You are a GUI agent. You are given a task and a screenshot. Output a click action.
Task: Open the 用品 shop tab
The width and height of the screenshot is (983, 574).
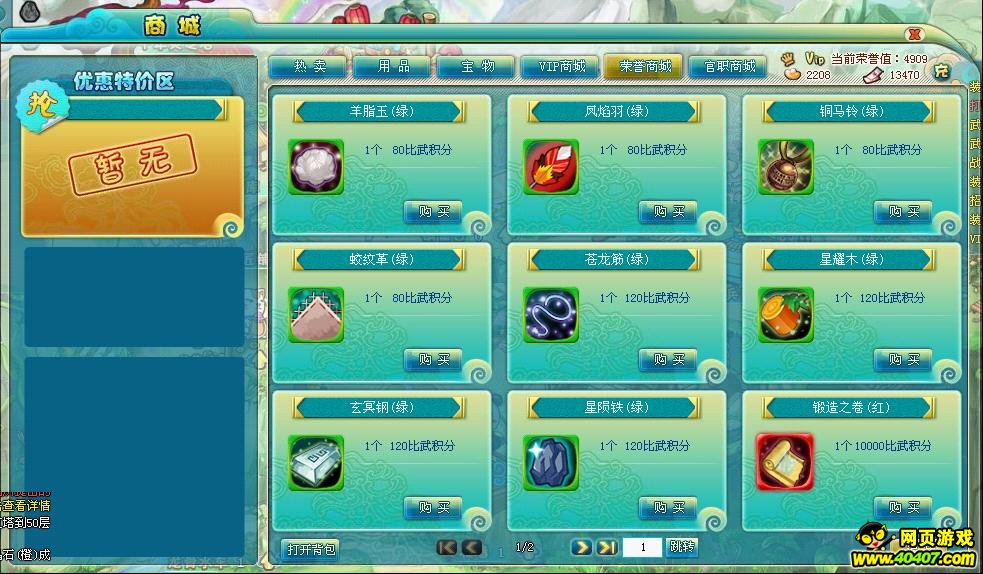392,67
